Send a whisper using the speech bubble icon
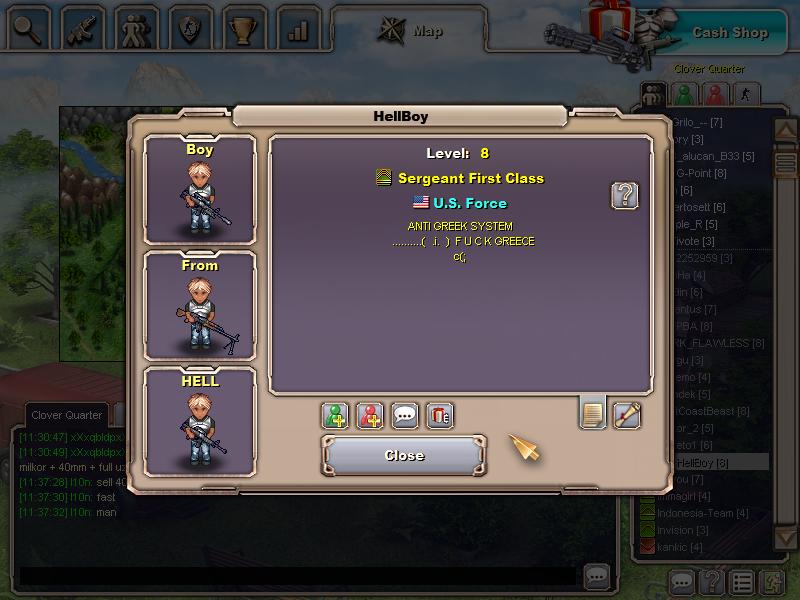 pyautogui.click(x=404, y=415)
